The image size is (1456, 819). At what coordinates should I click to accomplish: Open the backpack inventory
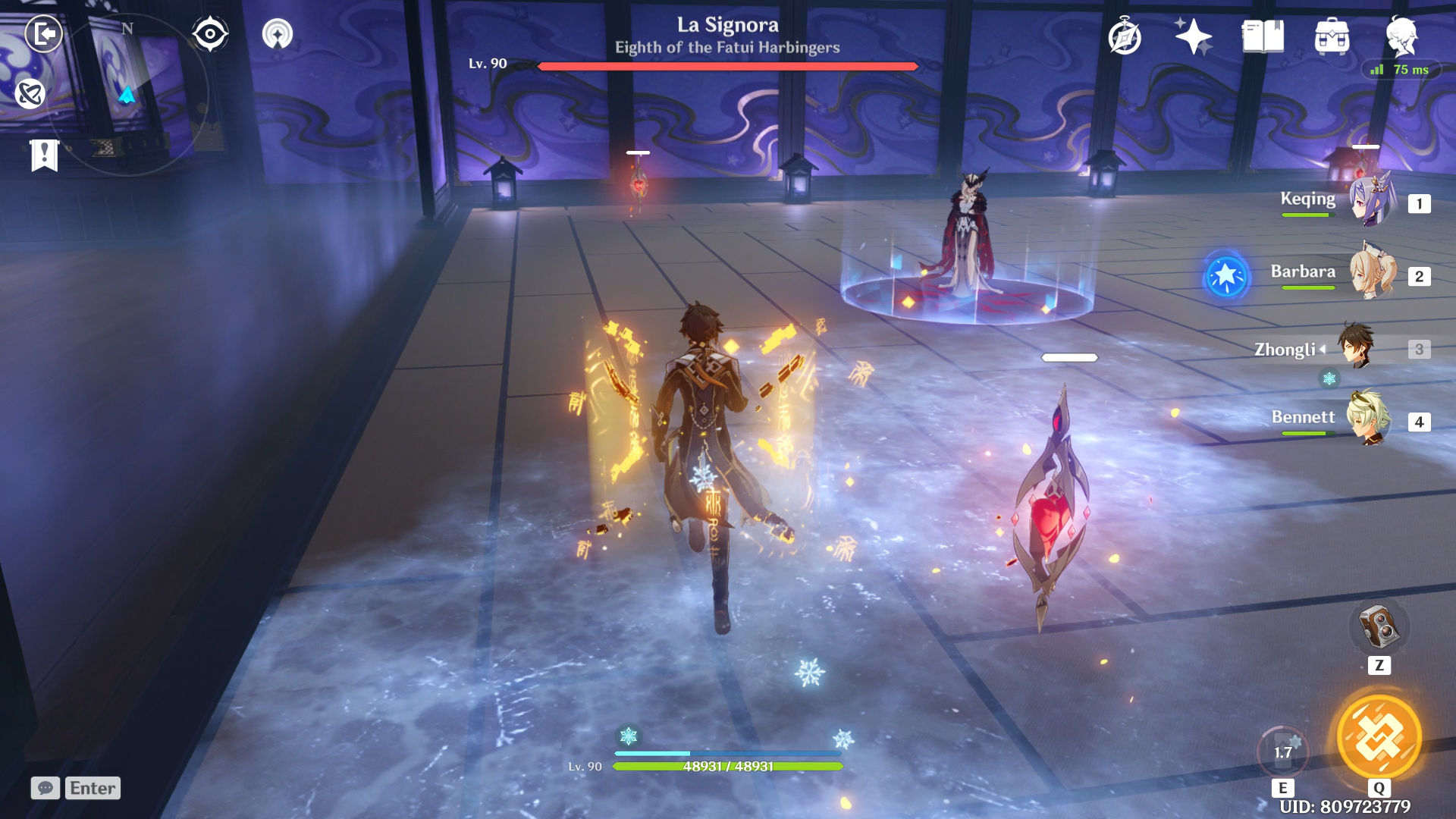pyautogui.click(x=1332, y=36)
